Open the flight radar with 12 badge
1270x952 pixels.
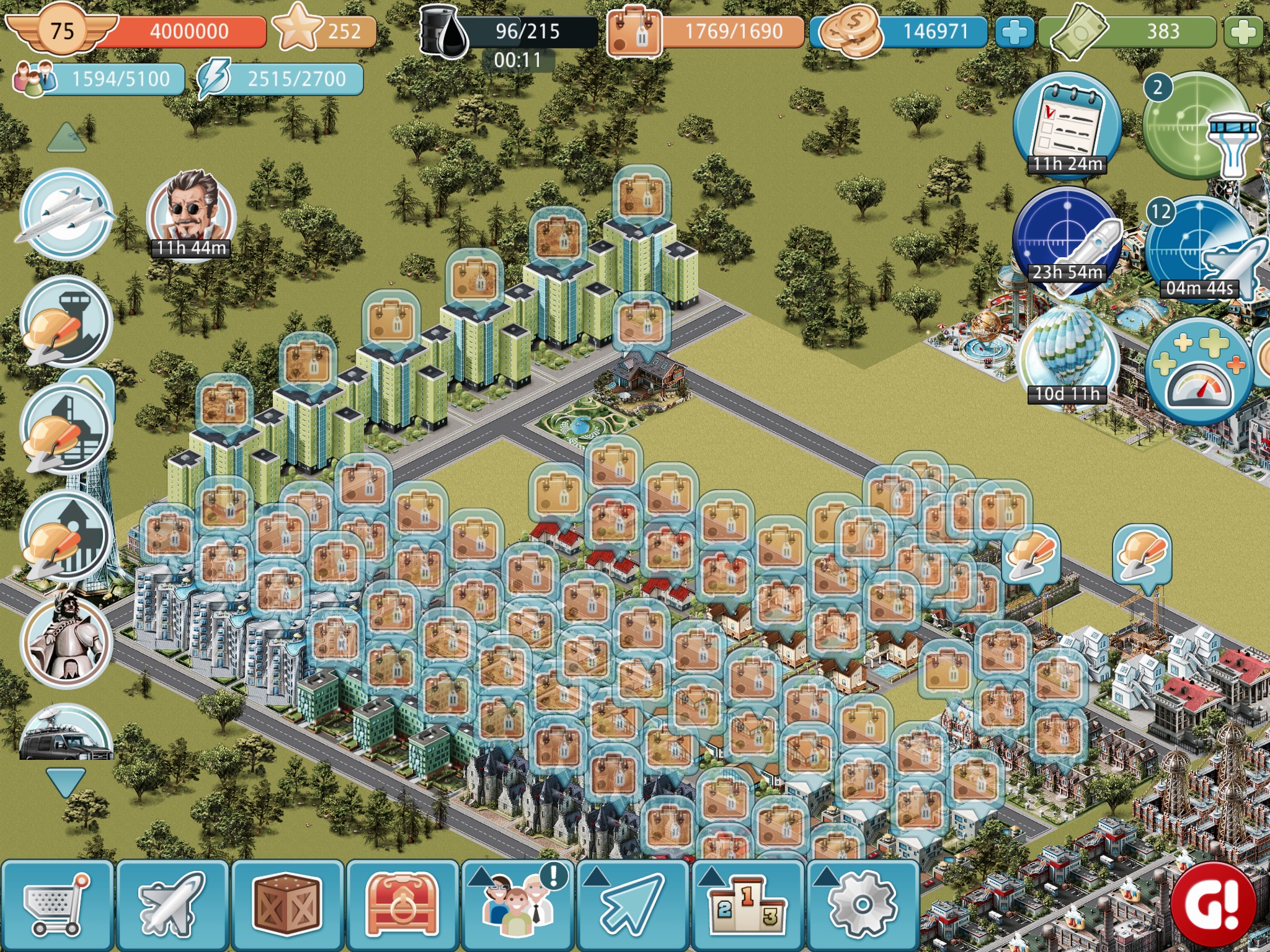(1200, 248)
